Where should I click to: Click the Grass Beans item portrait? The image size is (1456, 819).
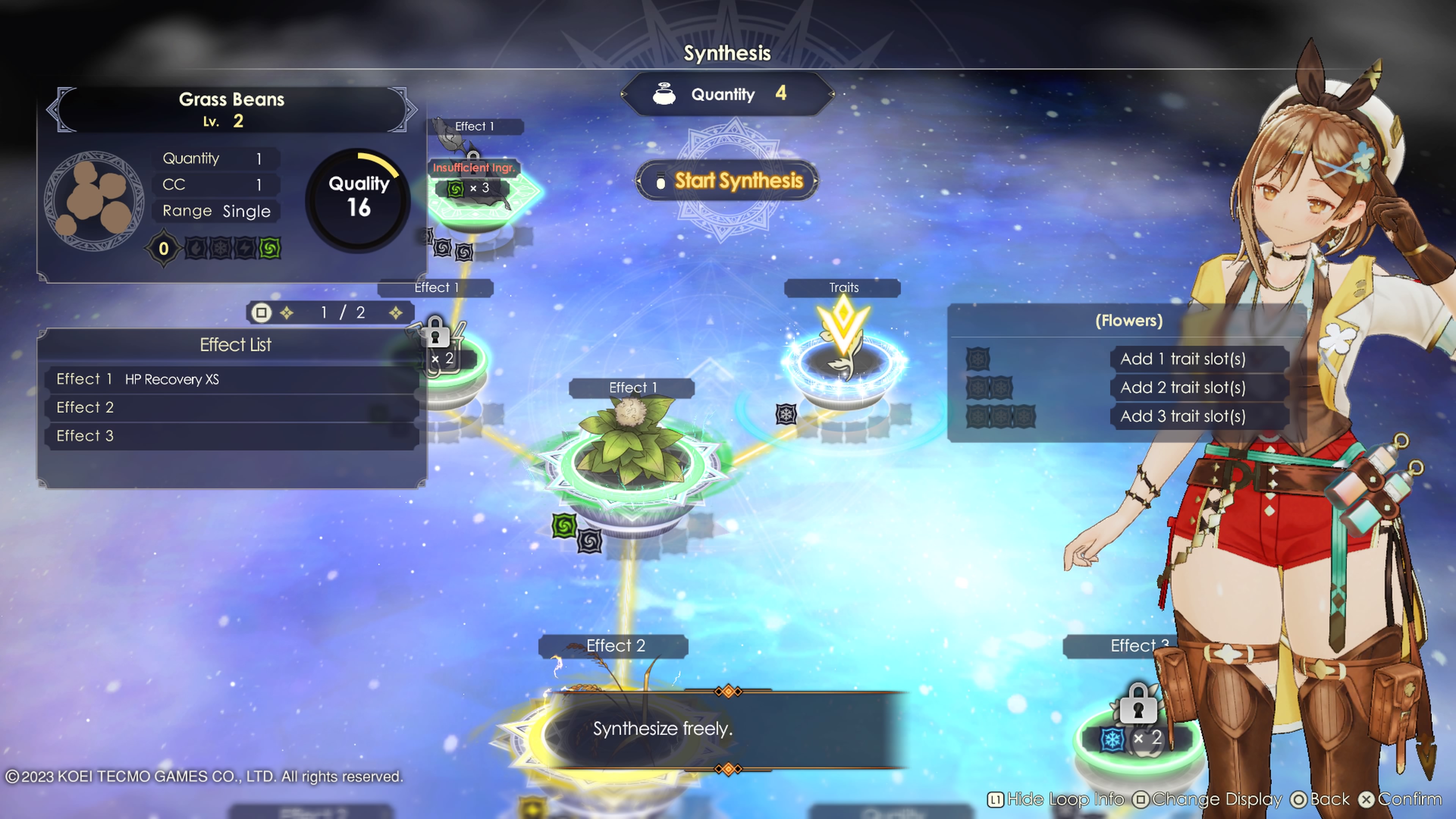click(94, 201)
